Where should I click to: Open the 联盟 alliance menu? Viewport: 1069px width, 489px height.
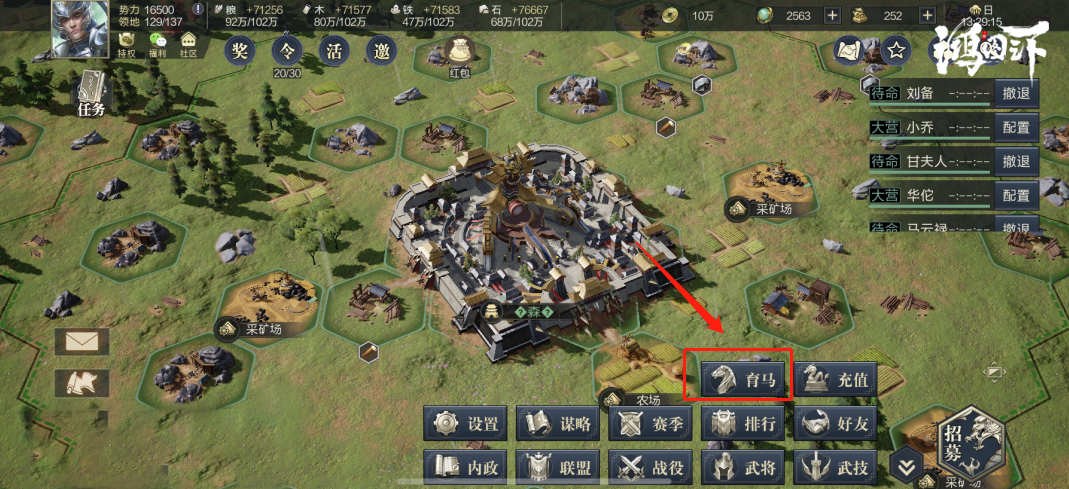tap(558, 466)
